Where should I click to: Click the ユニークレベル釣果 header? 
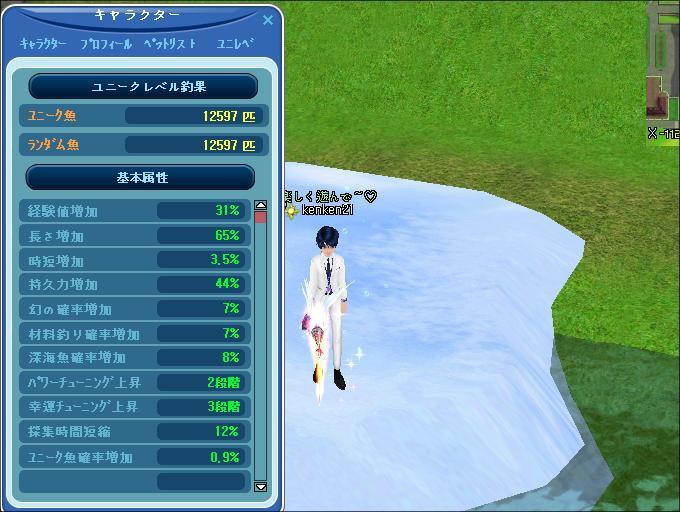coord(143,87)
